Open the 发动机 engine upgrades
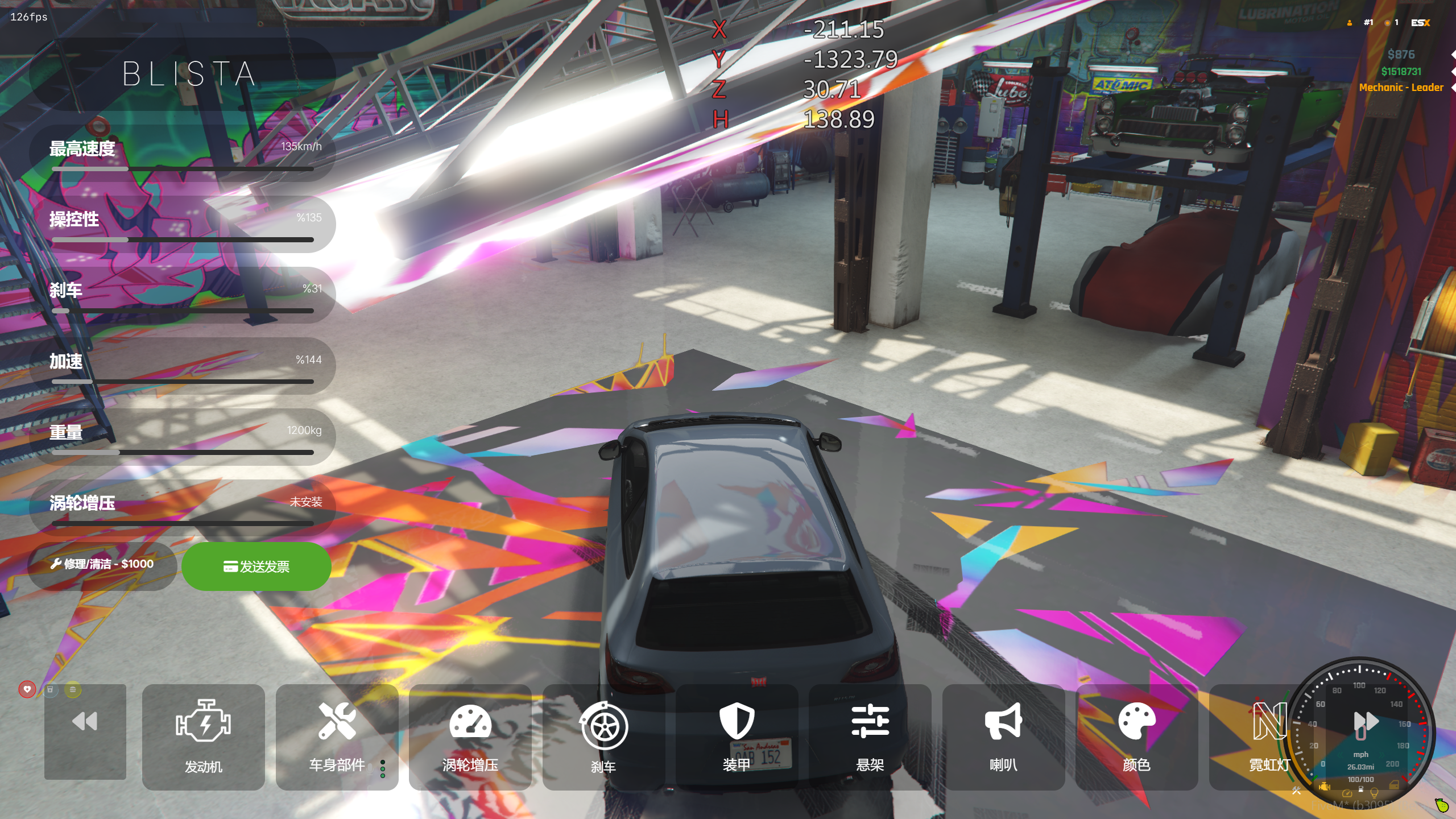The image size is (1456, 819). coord(203,737)
